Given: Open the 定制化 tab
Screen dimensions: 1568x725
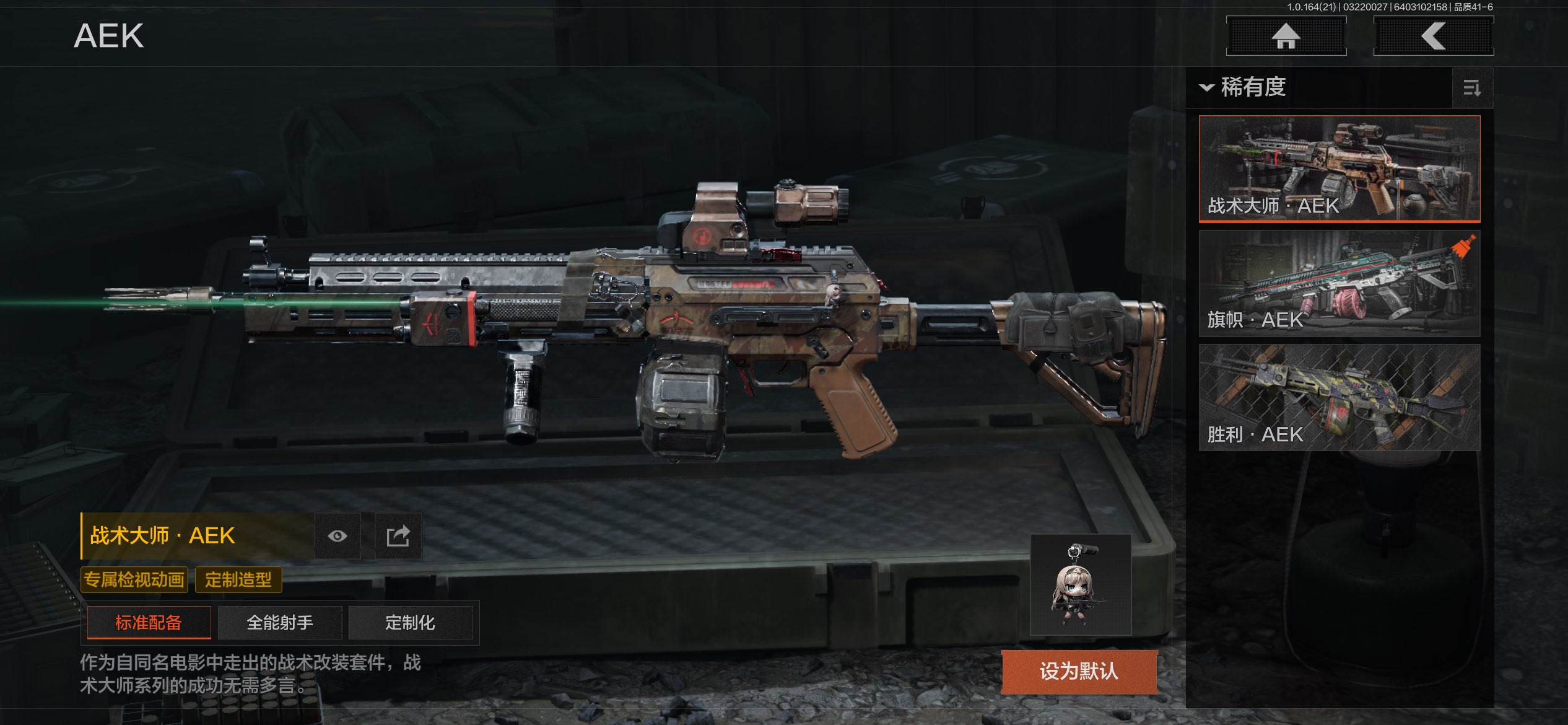Looking at the screenshot, I should point(410,622).
